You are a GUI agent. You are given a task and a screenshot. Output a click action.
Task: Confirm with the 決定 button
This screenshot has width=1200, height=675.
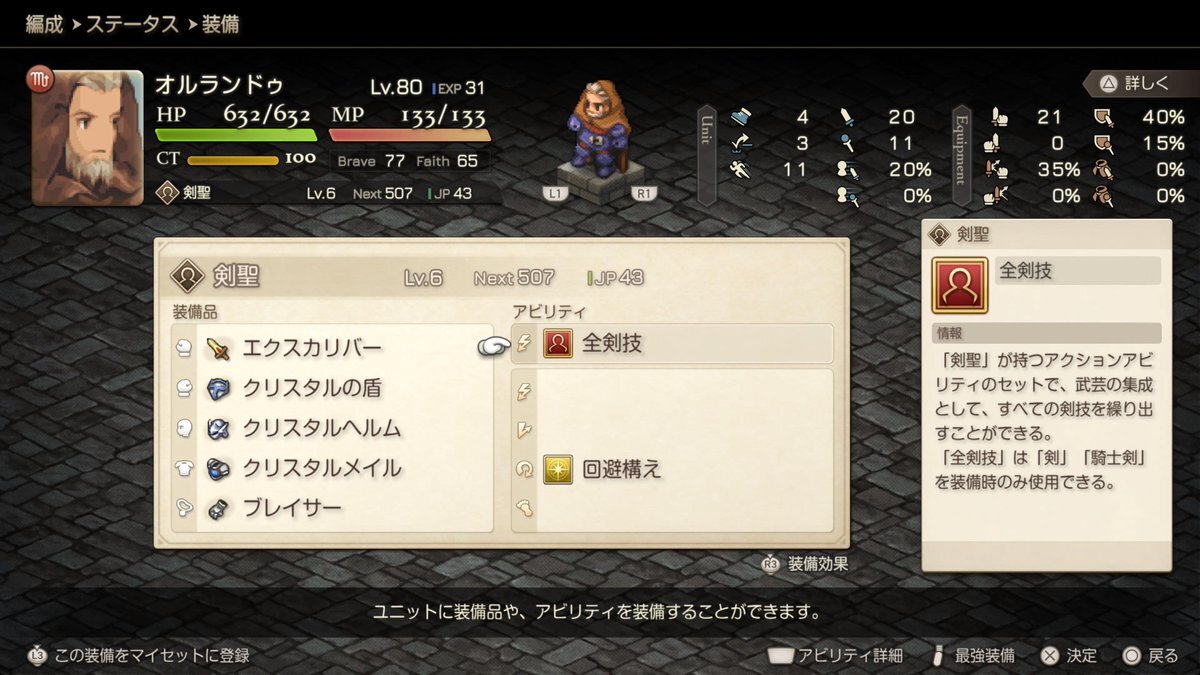coord(1069,656)
